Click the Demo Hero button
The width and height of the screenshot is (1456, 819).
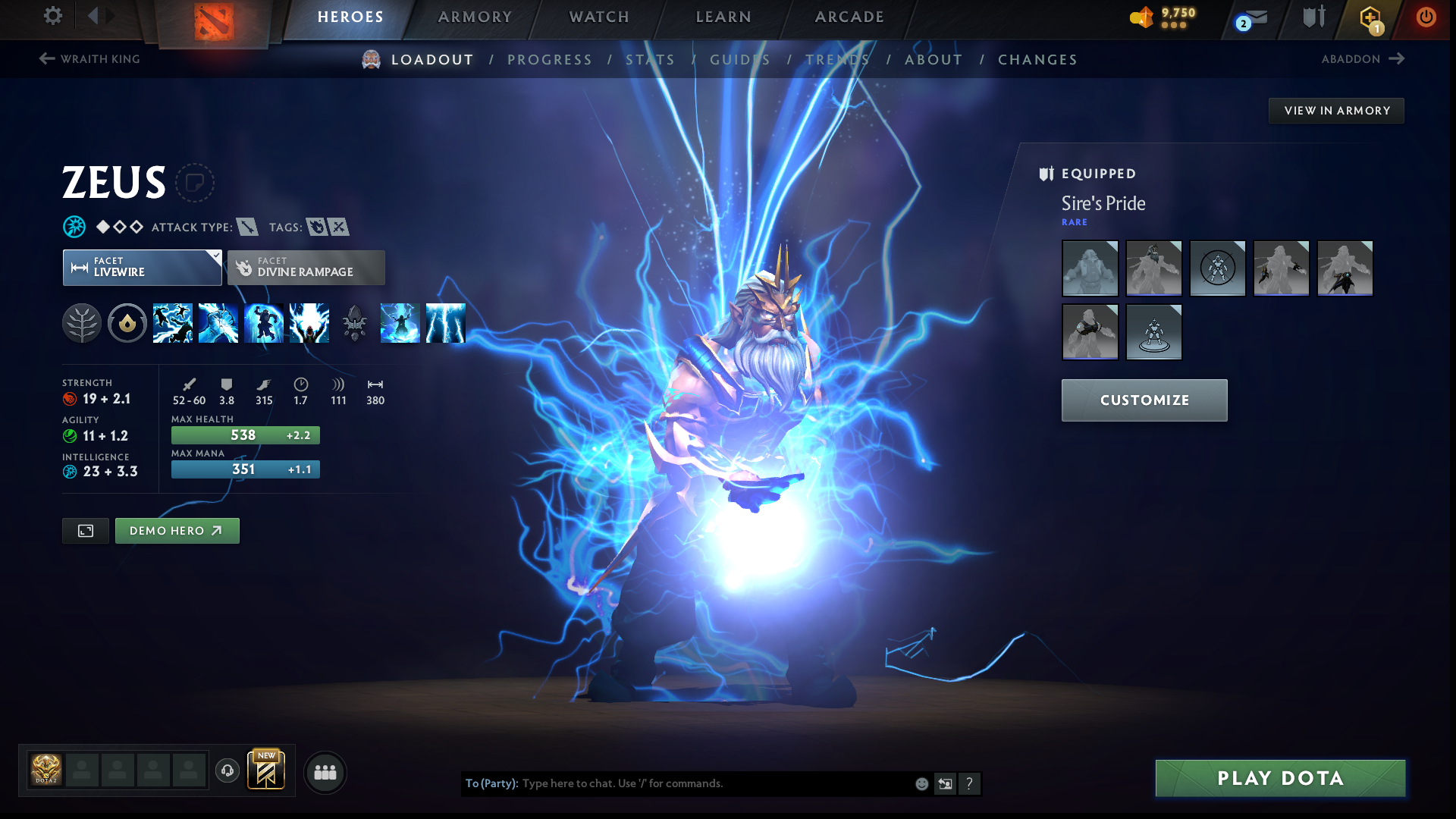coord(177,531)
